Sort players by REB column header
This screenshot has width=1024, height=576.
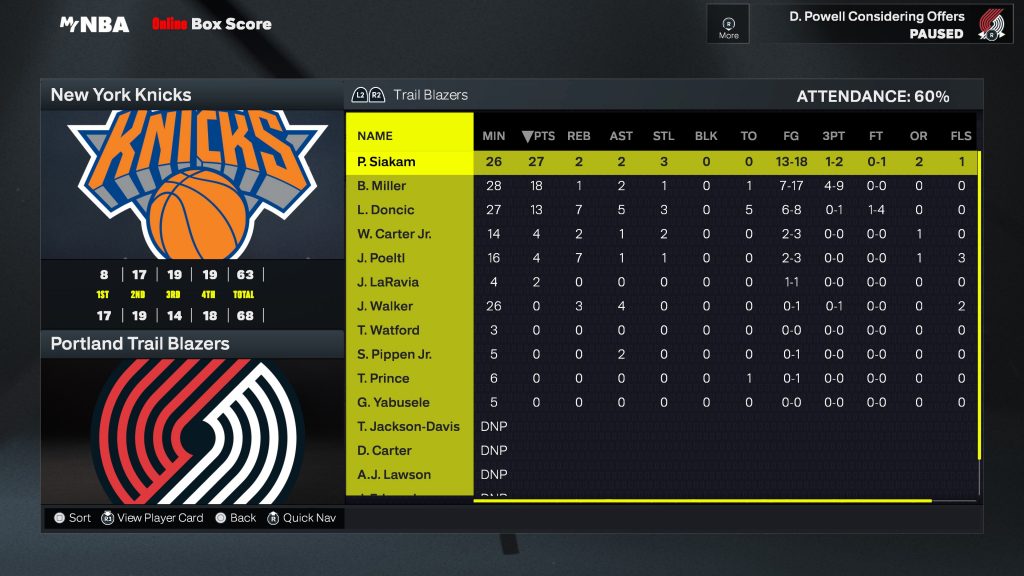click(x=579, y=136)
